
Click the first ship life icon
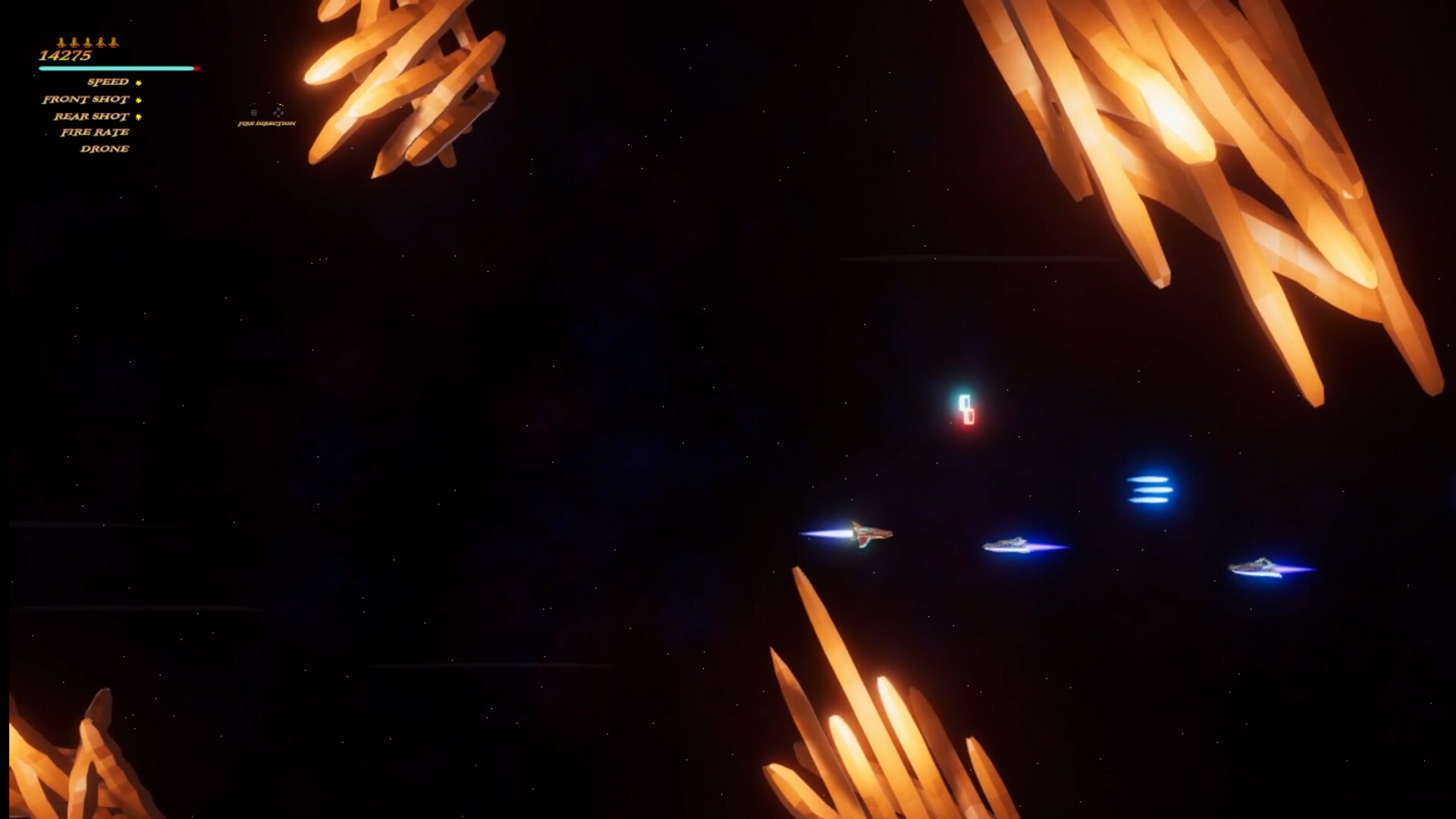61,43
